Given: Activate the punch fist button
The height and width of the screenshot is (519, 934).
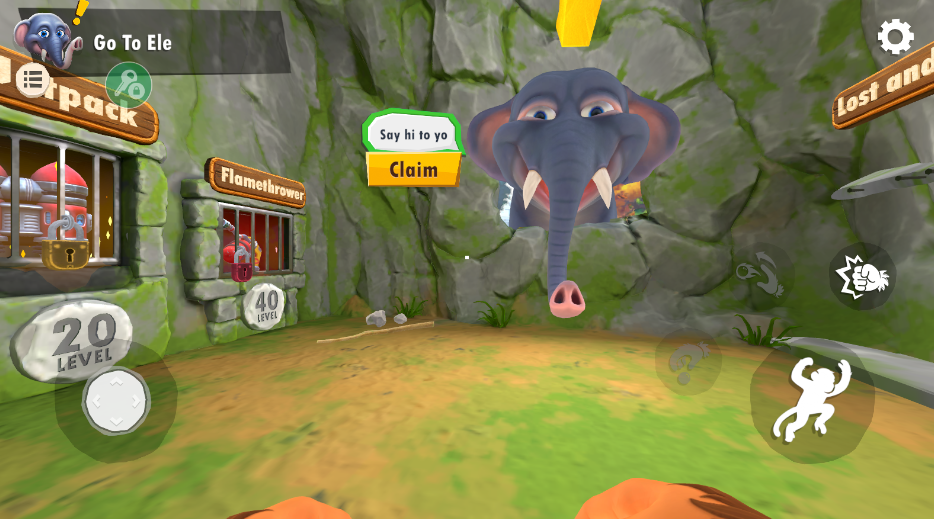Looking at the screenshot, I should click(862, 275).
